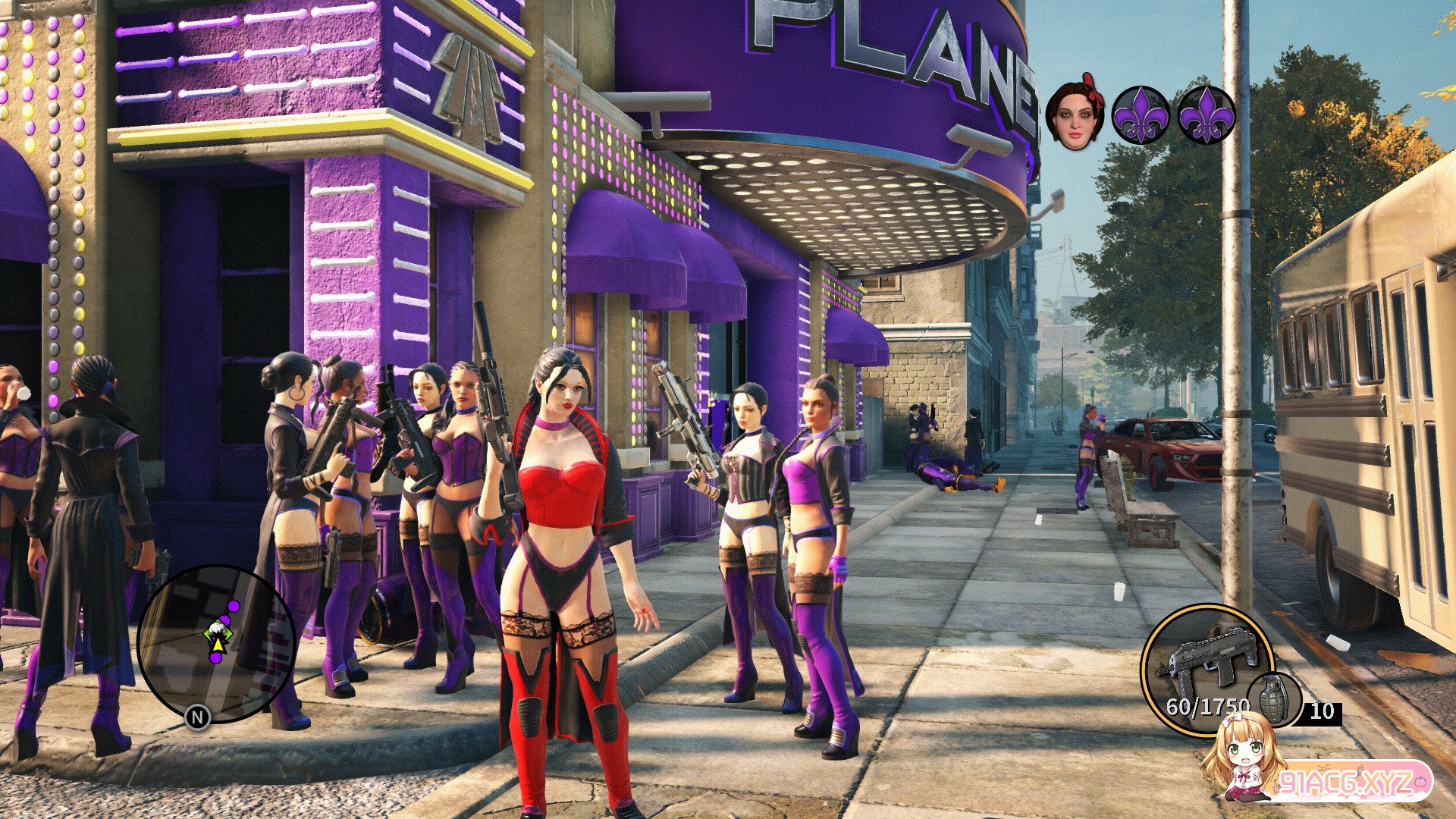Screen dimensions: 1456x819
Task: Click the red-haired homie portrait
Action: (1075, 116)
